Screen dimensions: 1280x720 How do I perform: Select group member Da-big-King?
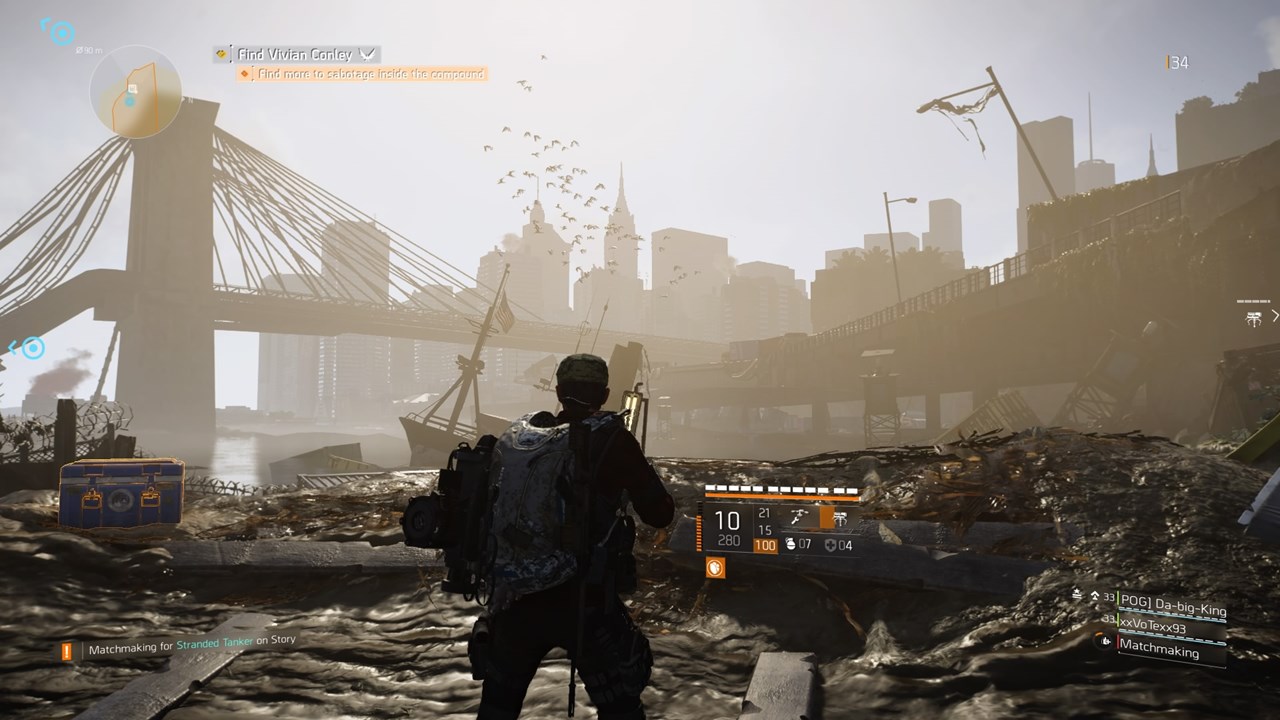pyautogui.click(x=1170, y=603)
